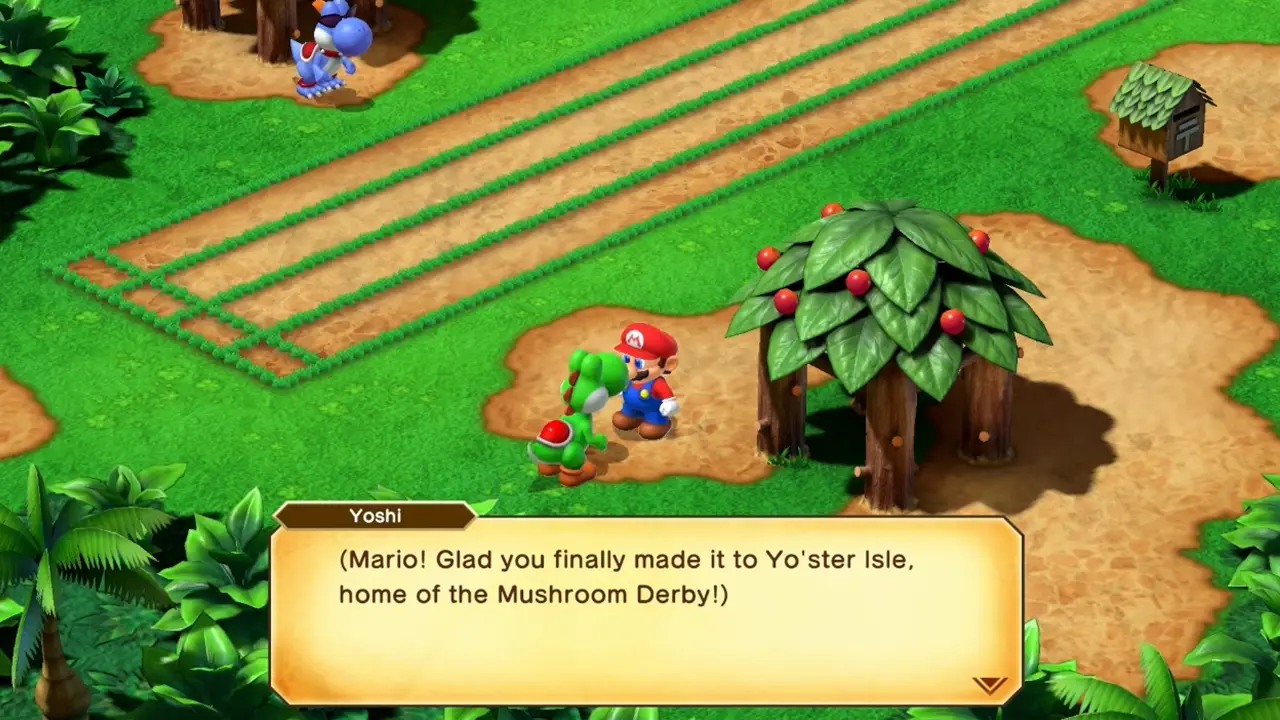The image size is (1280, 720).
Task: Click Mario's blue glove
Action: (668, 405)
